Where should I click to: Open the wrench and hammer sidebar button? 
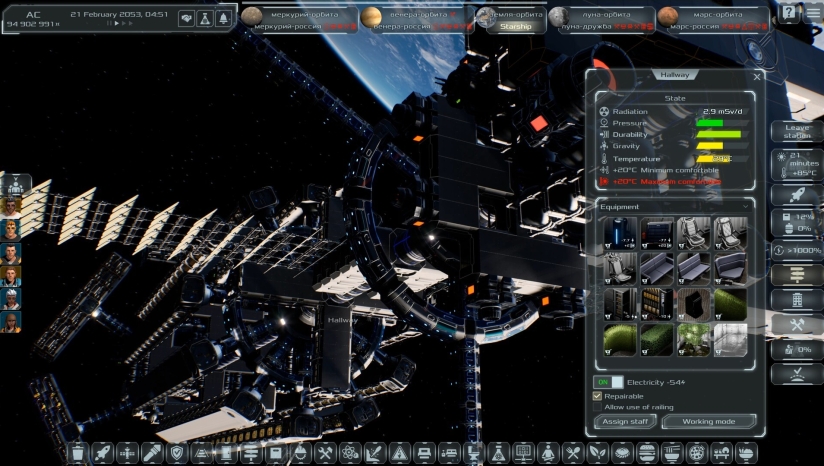(x=797, y=325)
